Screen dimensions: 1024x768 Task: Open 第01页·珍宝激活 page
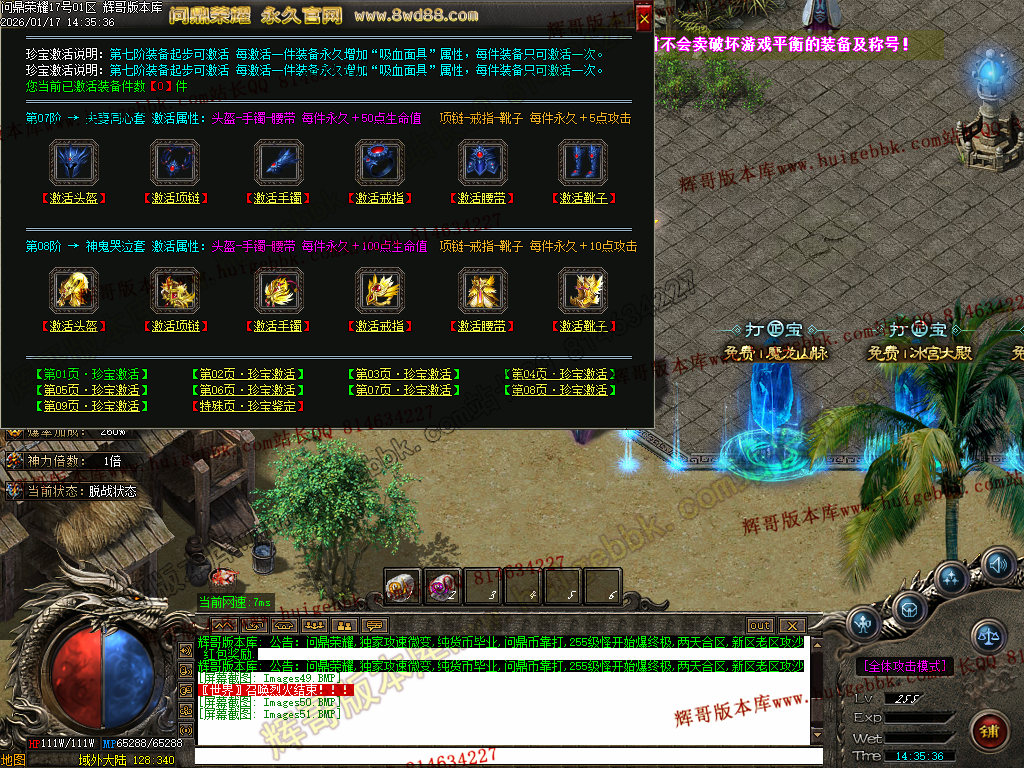[x=91, y=374]
